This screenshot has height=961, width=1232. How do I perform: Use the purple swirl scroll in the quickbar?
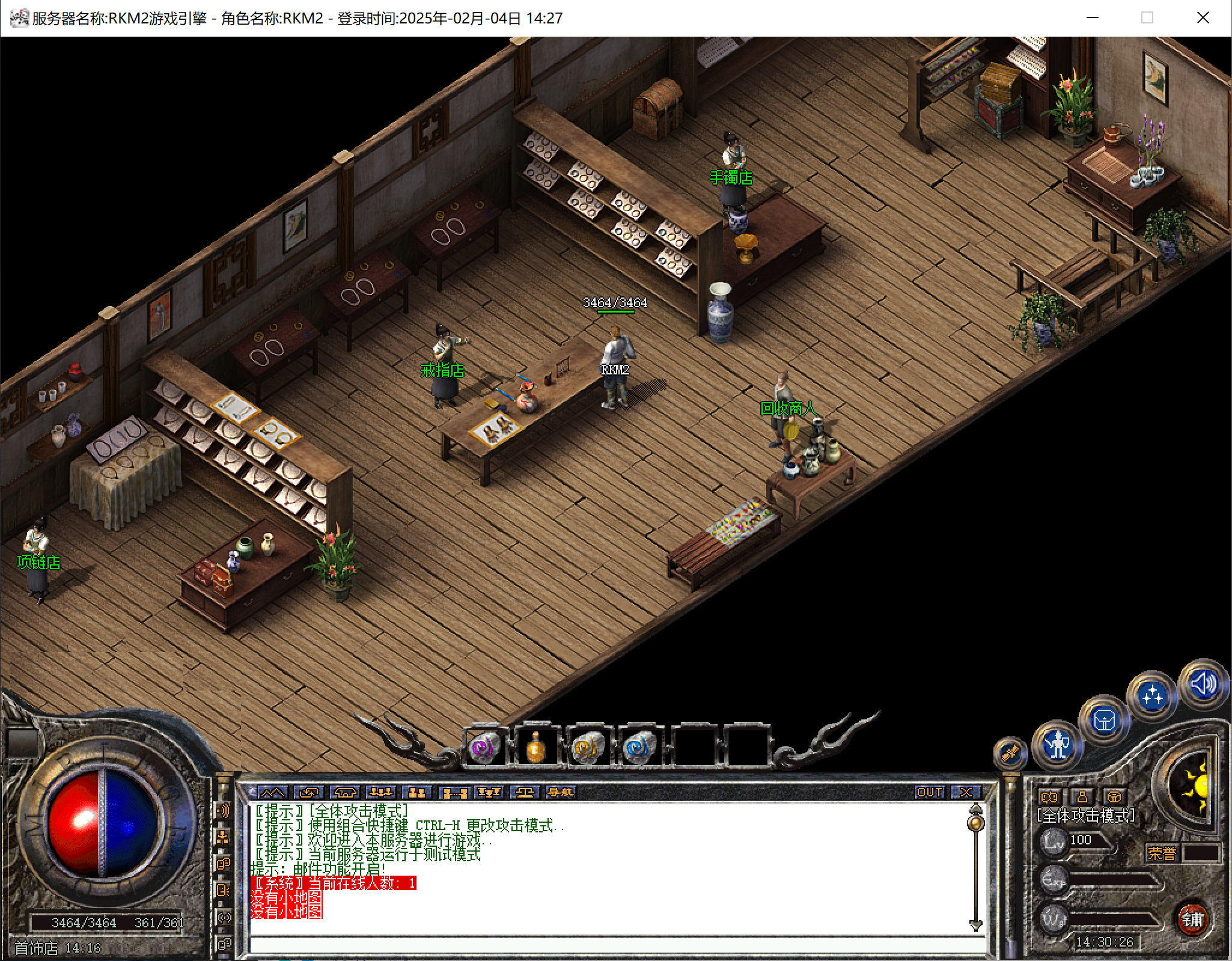click(483, 748)
